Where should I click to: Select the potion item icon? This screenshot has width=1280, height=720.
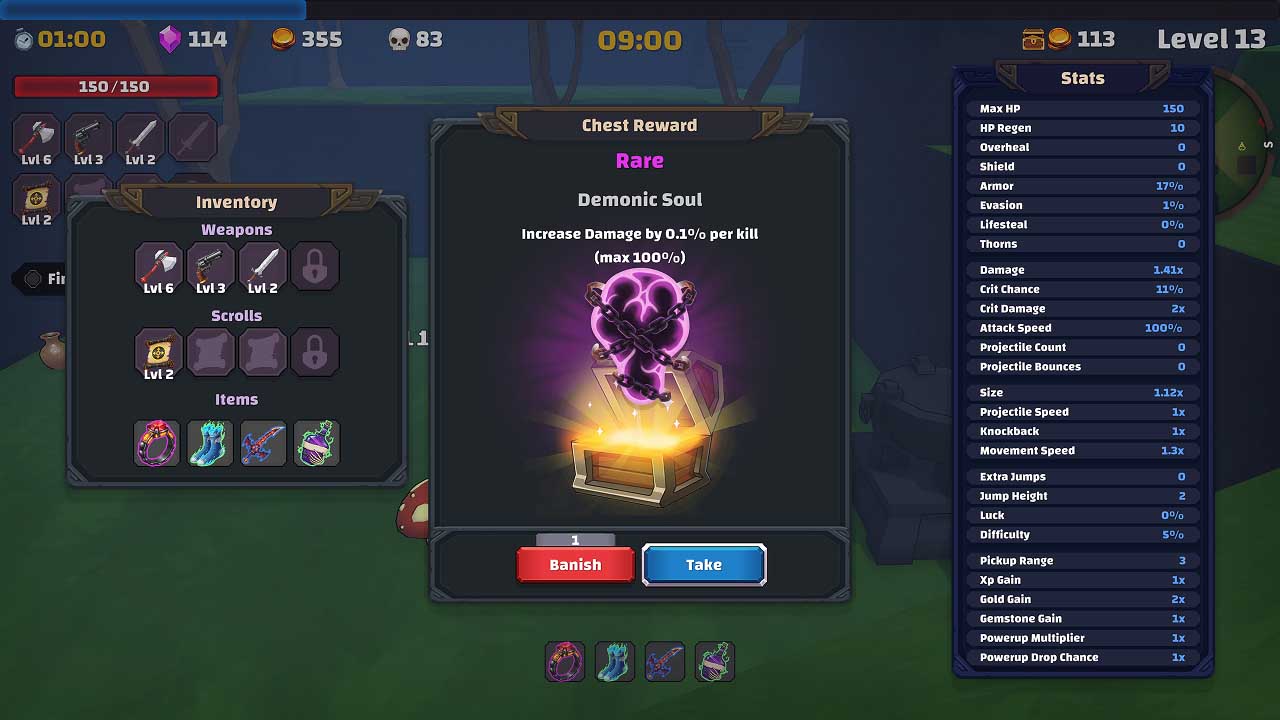pos(316,442)
